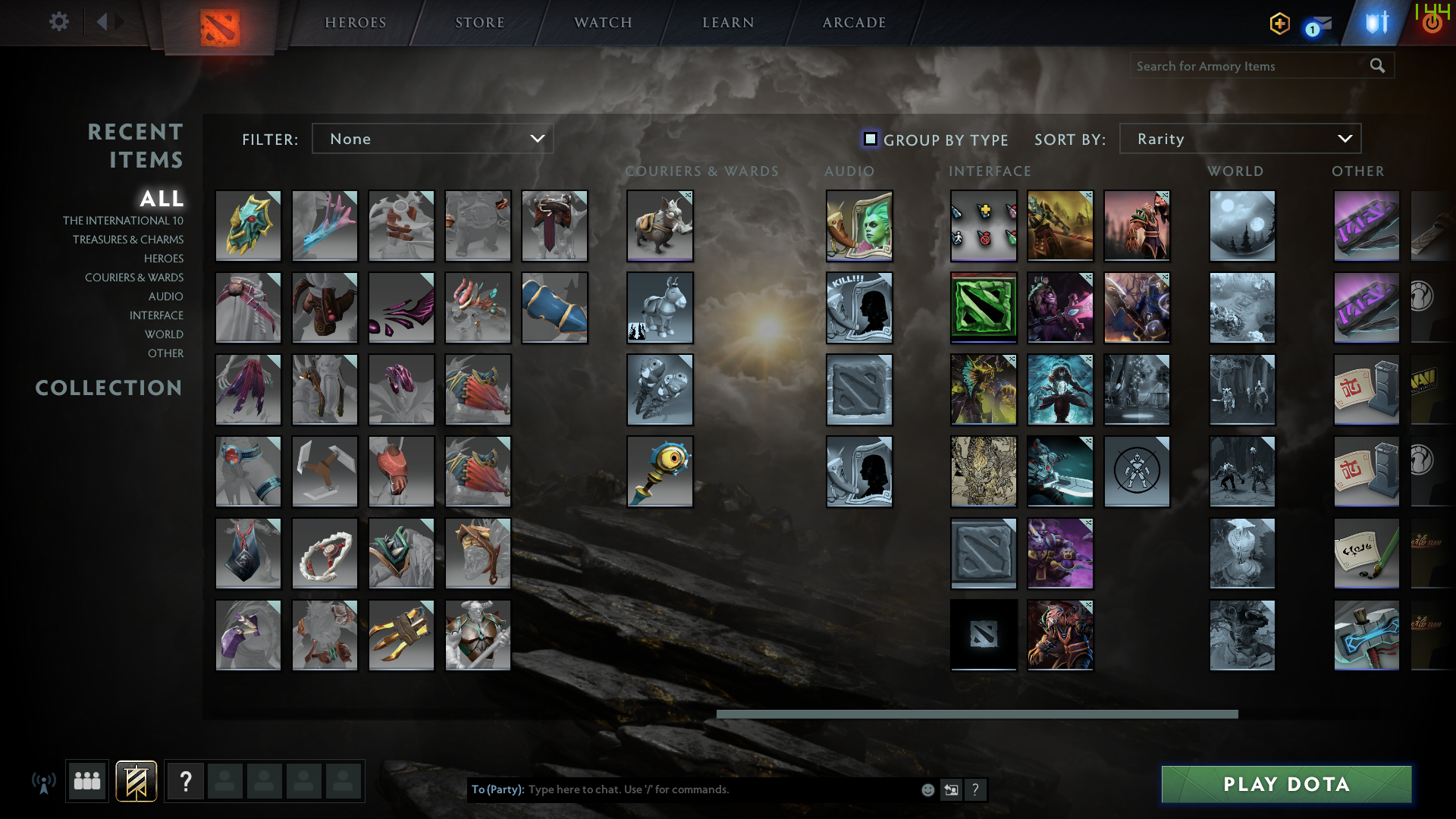Screen dimensions: 1456x819
Task: Toggle Group By Type checkbox
Action: [x=870, y=139]
